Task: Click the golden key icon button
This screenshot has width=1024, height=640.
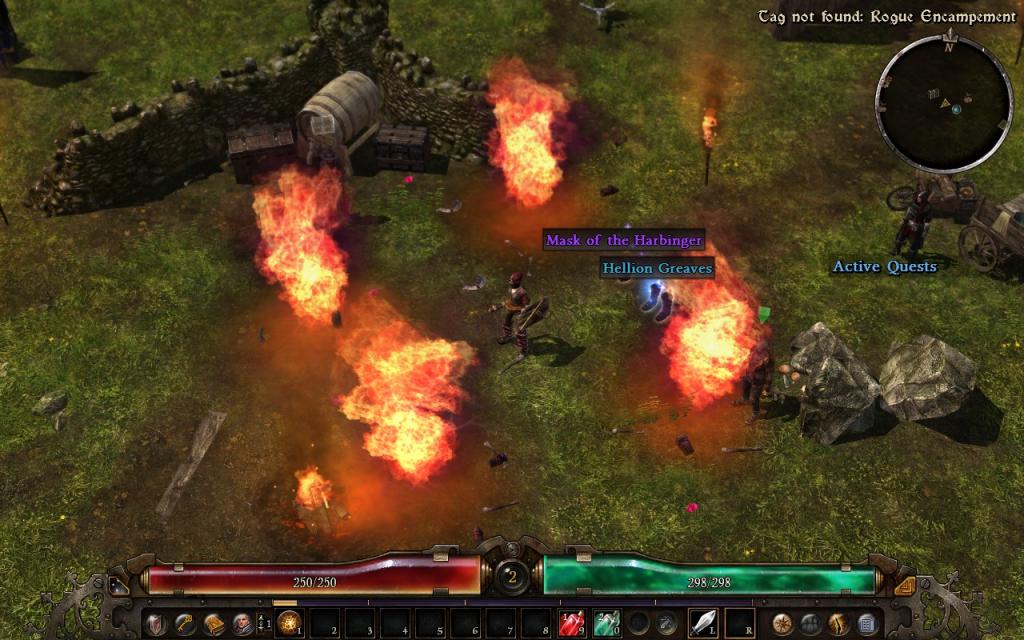Action: (185, 624)
